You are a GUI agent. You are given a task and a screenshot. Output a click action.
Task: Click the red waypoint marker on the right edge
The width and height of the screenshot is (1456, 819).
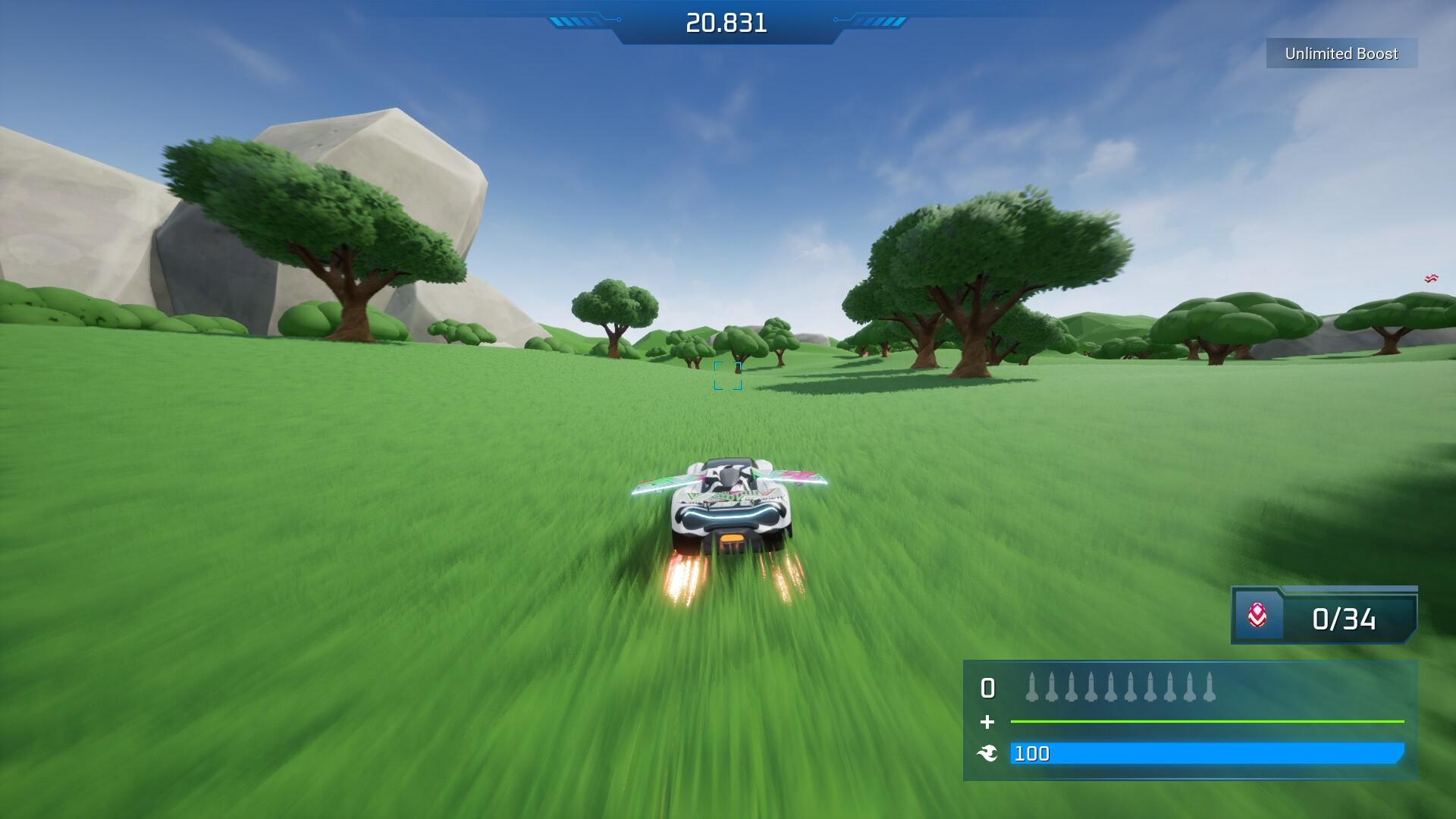1430,278
